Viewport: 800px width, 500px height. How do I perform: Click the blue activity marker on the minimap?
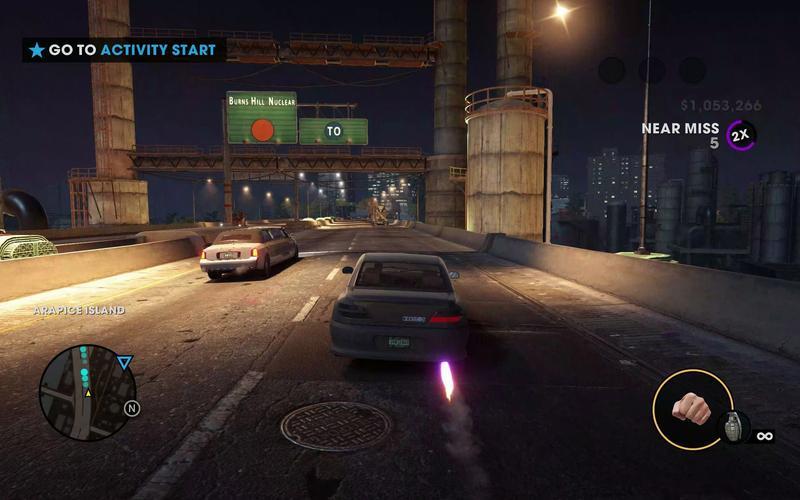click(x=124, y=363)
